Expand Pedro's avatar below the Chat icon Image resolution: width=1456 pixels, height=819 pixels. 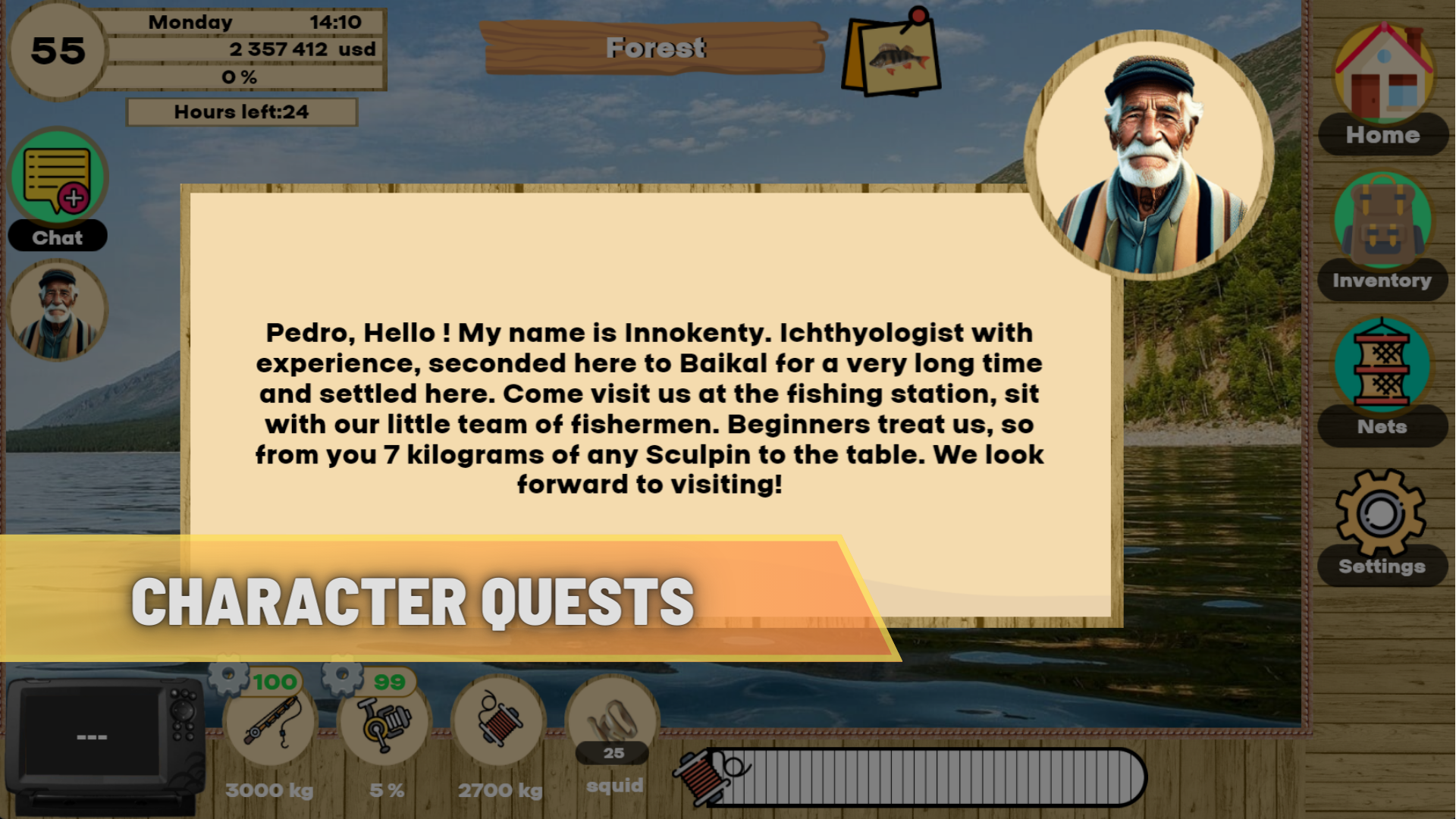(x=59, y=309)
